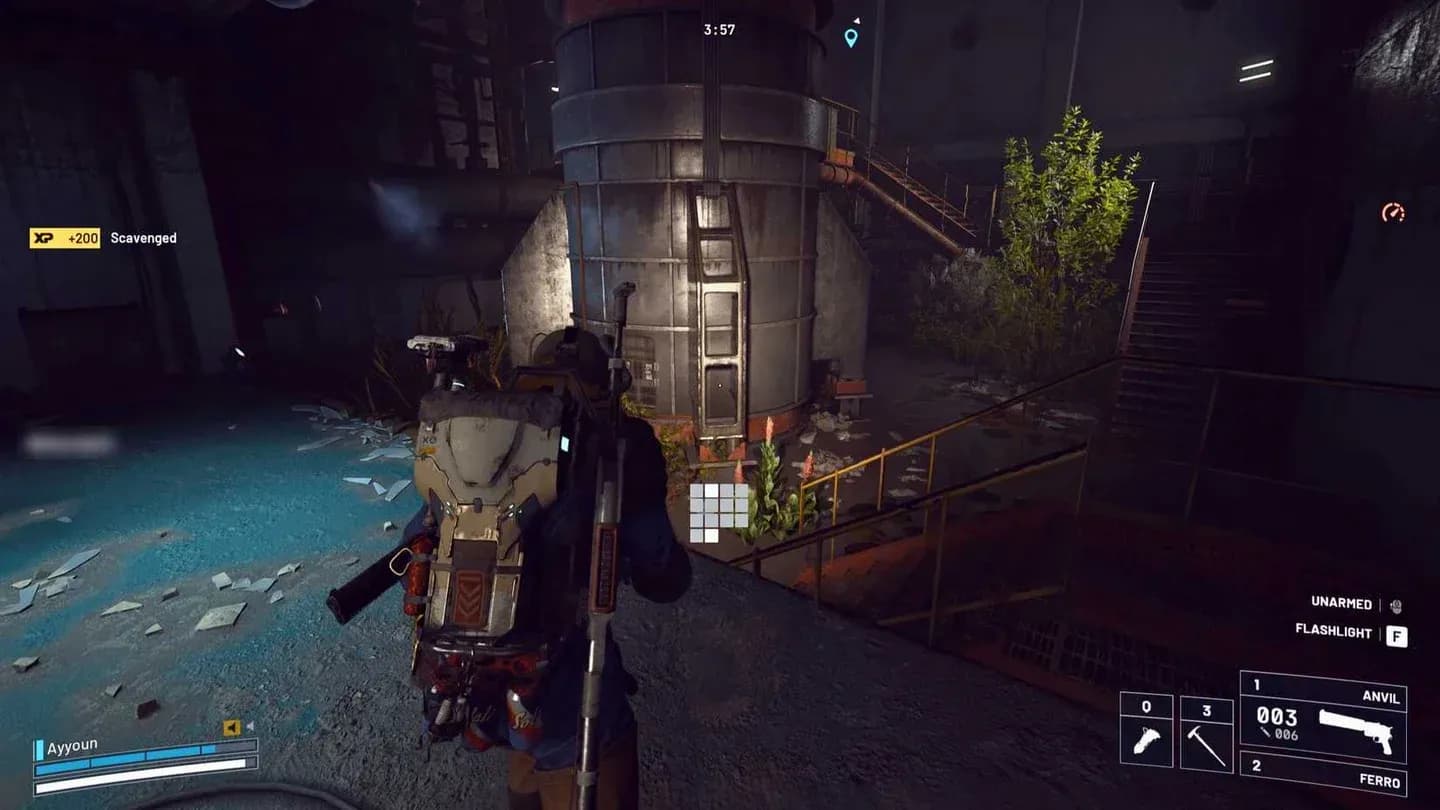Click the Anvil pistol silhouette icon
Image resolution: width=1440 pixels, height=810 pixels.
(1356, 731)
